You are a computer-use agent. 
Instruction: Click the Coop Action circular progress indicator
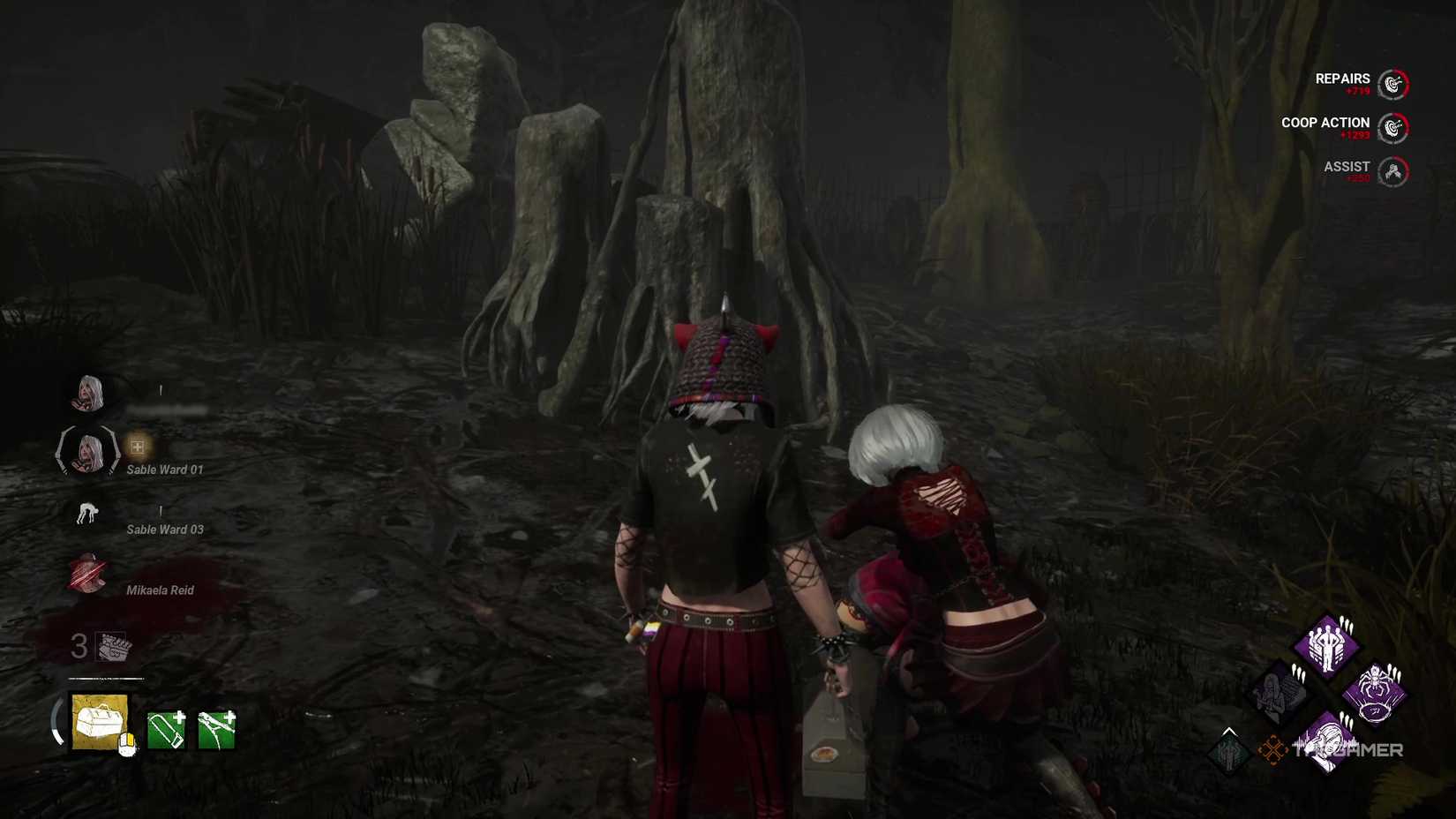1392,128
